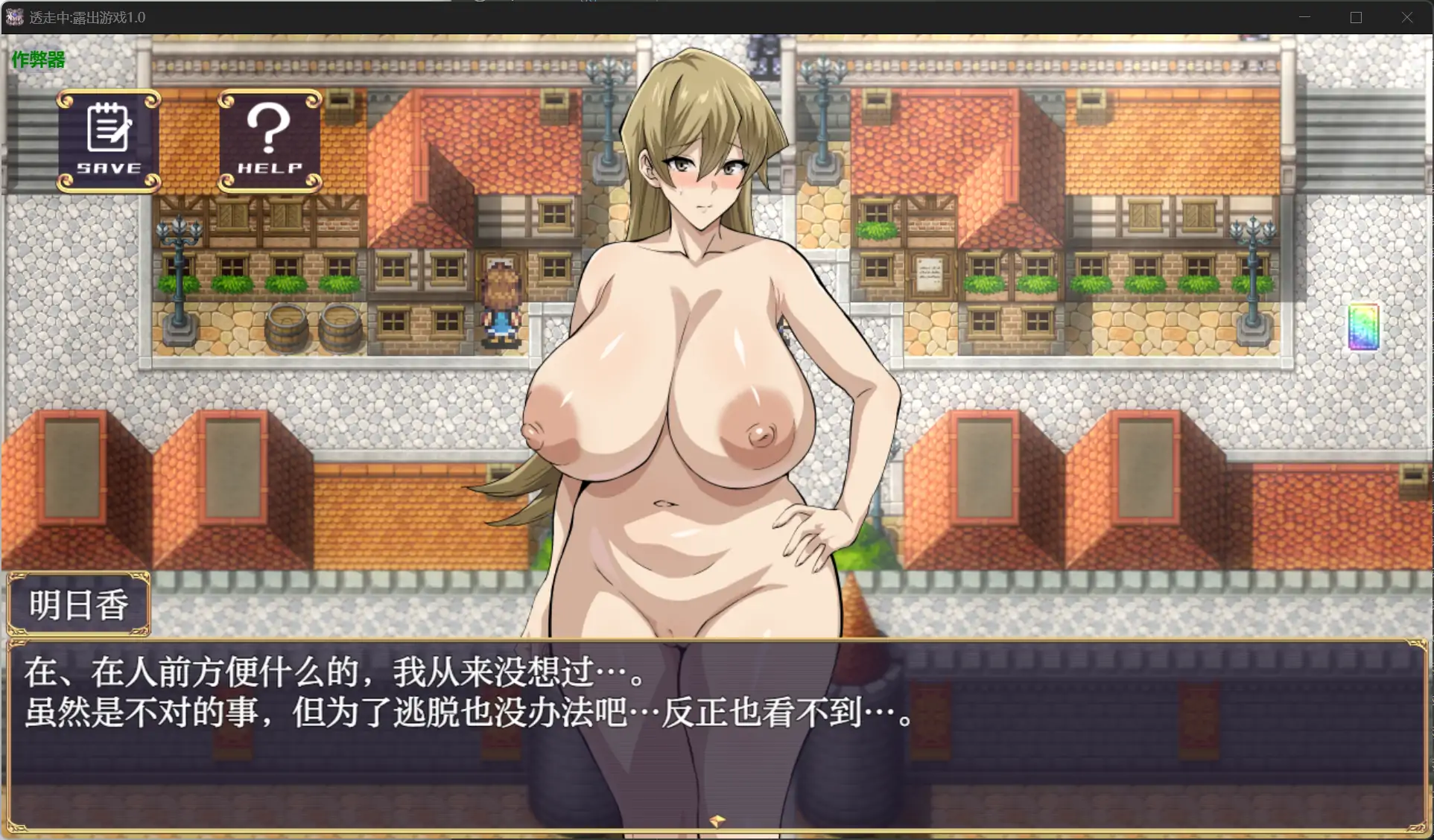The height and width of the screenshot is (840, 1434).
Task: Select the rainbow card icon
Action: click(1363, 326)
